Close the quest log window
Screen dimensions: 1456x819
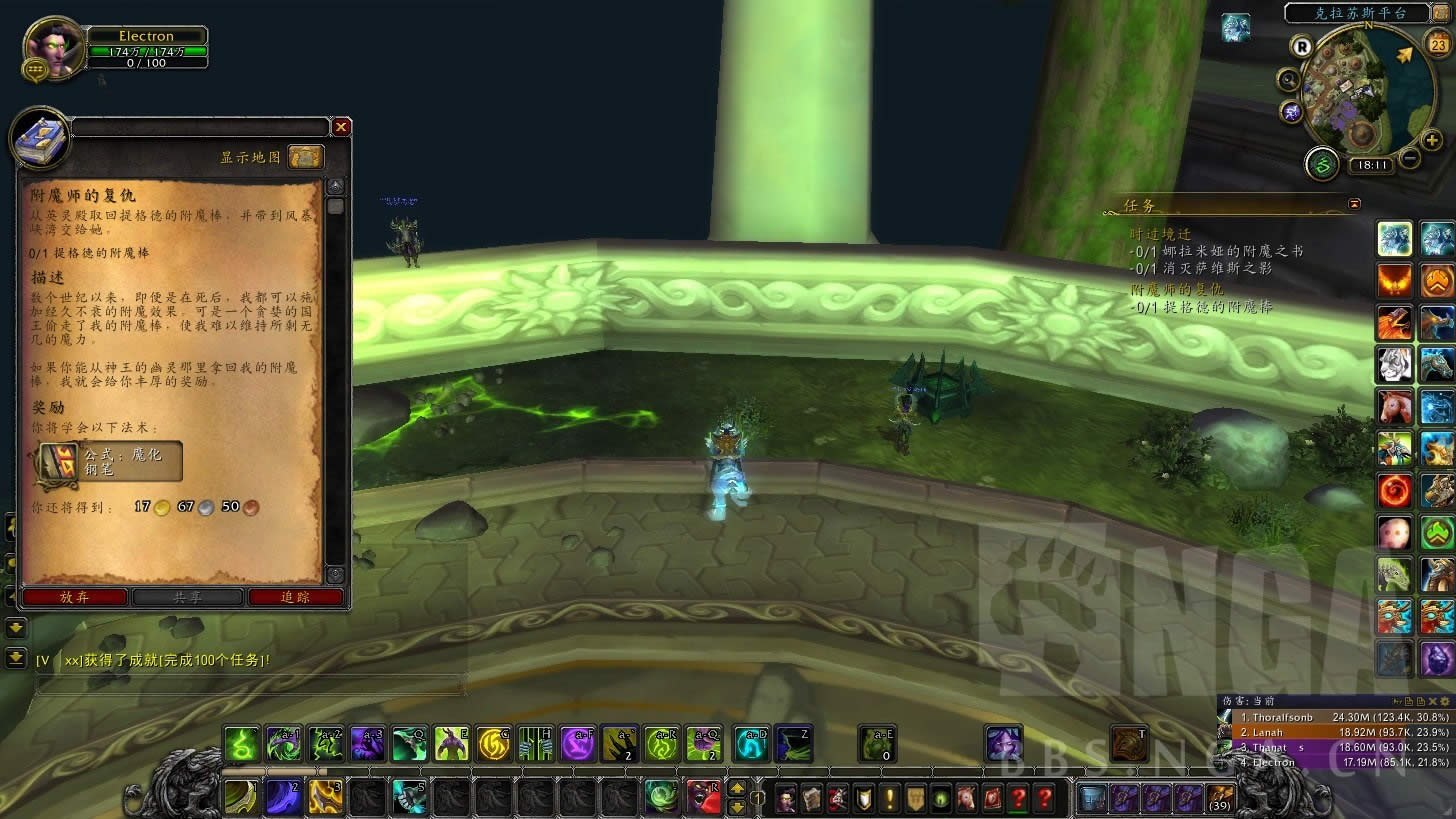[x=341, y=127]
